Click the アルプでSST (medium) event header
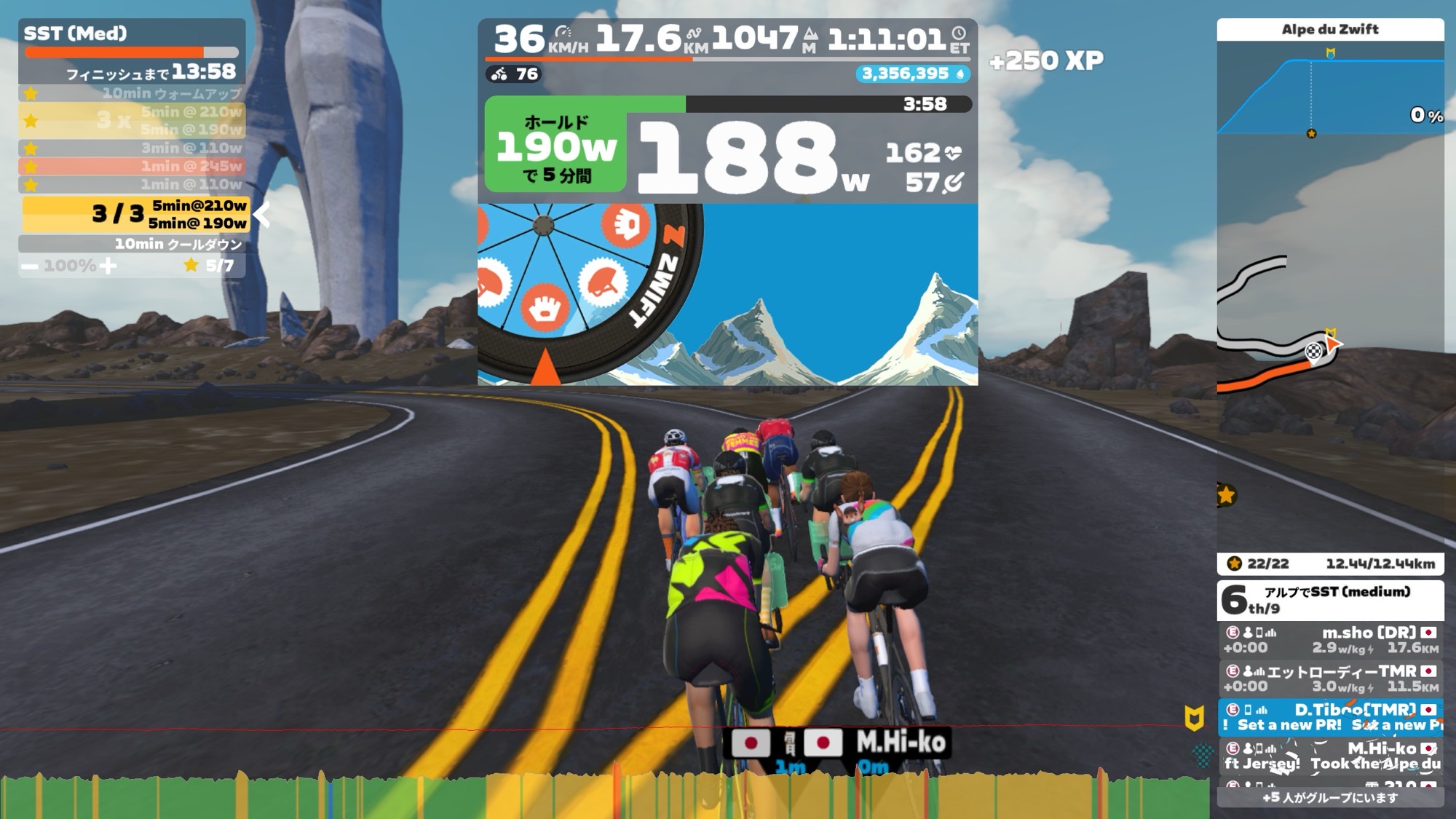Screen dimensions: 1456x819 [x=1329, y=599]
